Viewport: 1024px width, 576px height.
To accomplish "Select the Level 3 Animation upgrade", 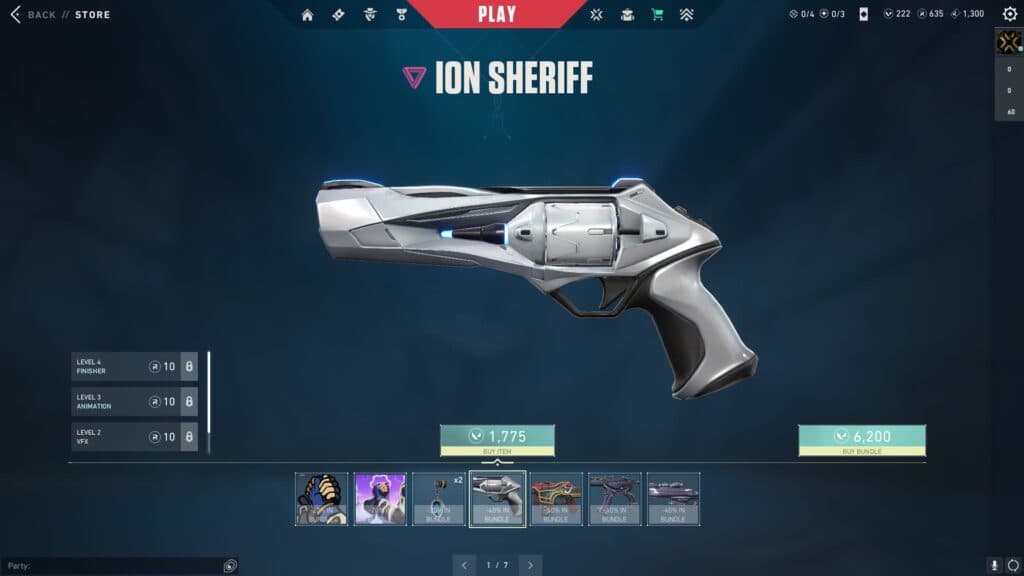I will click(134, 402).
